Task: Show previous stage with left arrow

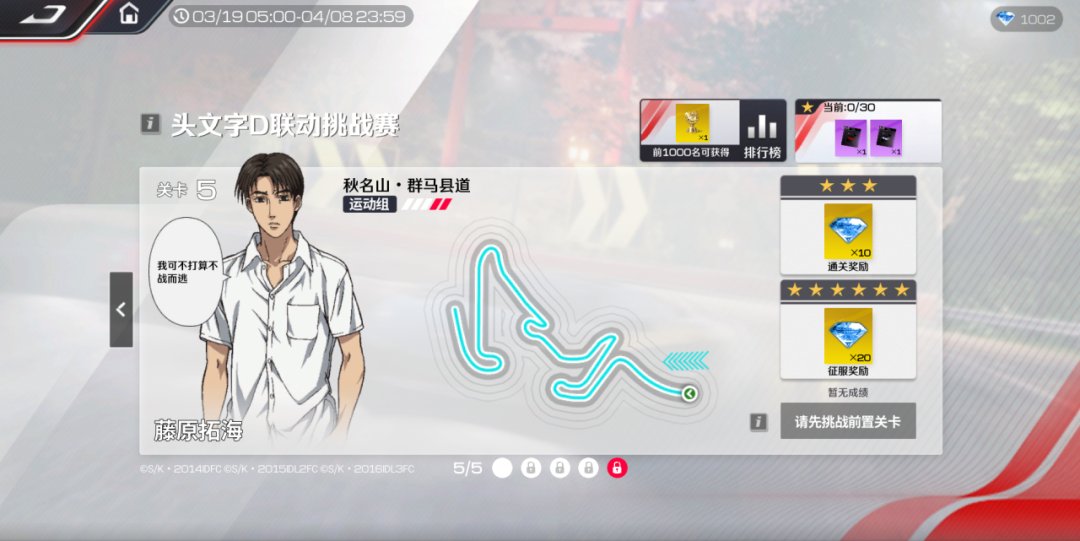Action: pos(121,310)
